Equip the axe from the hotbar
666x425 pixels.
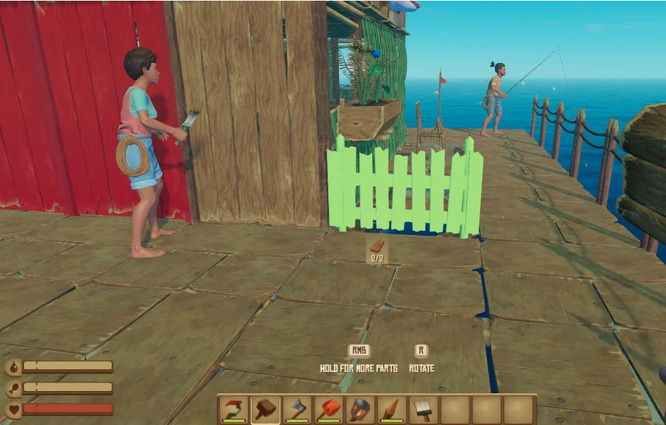tap(297, 409)
